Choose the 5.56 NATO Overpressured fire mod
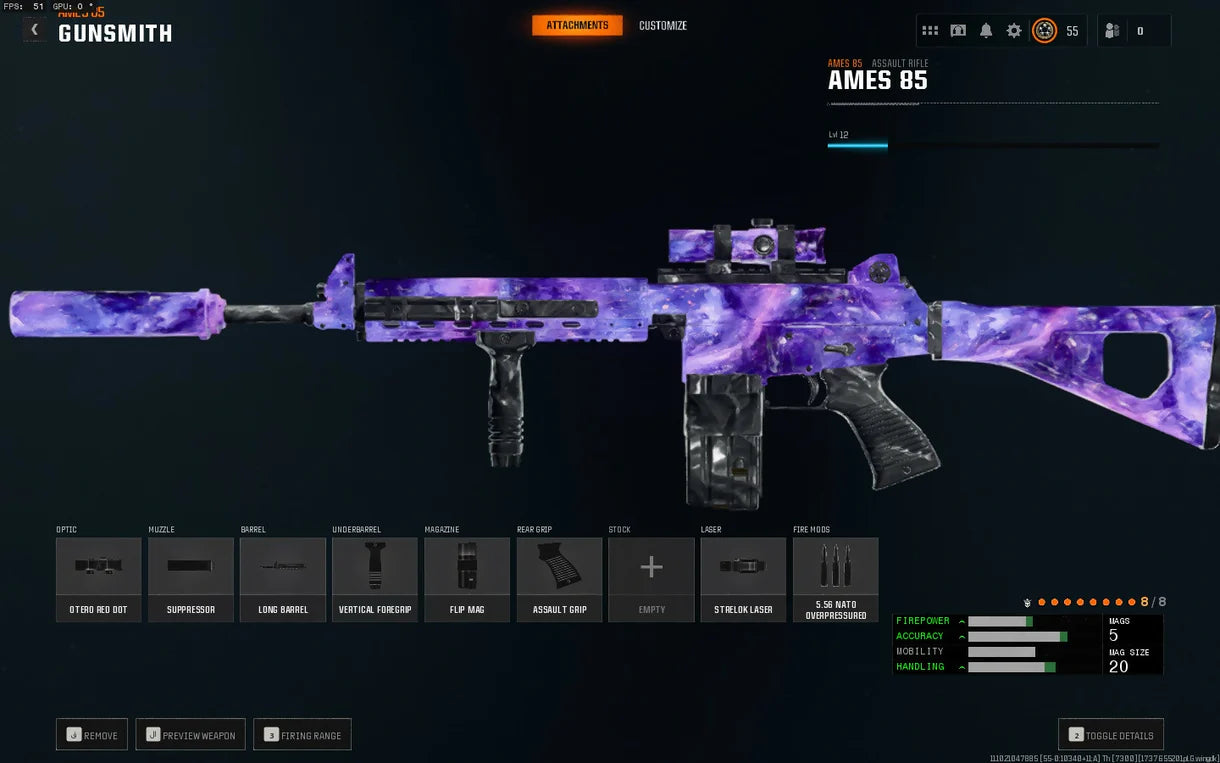 pyautogui.click(x=835, y=579)
